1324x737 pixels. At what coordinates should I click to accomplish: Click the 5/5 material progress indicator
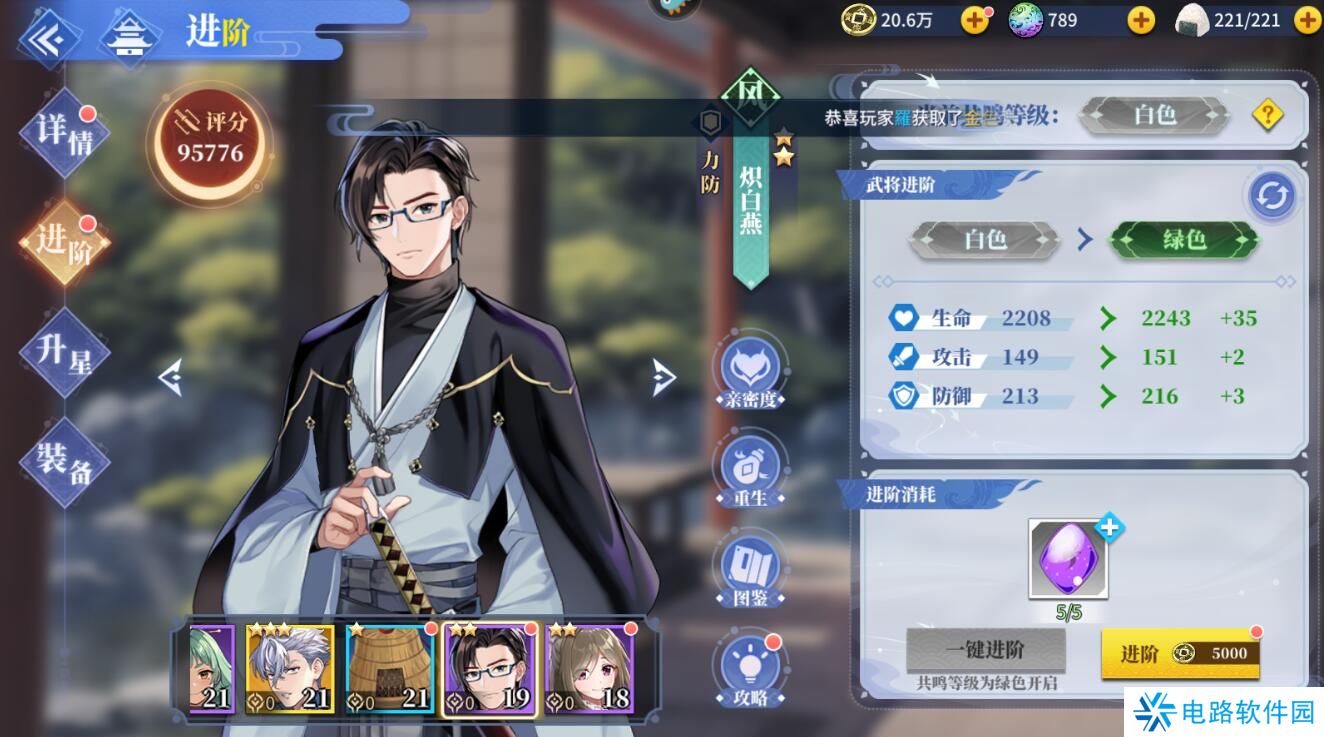pyautogui.click(x=1069, y=610)
